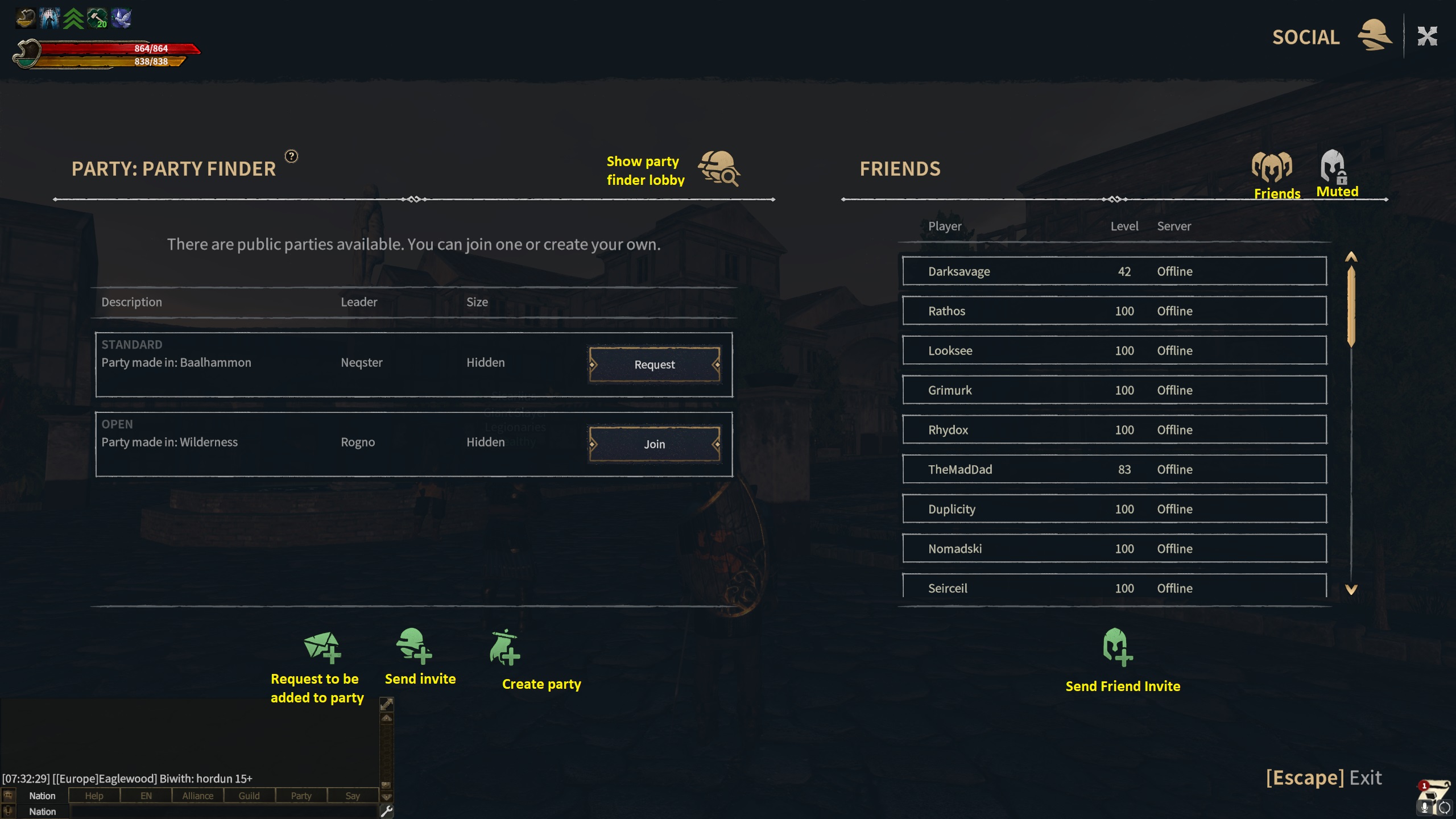
Task: Click Request to be added to party
Action: (321, 648)
